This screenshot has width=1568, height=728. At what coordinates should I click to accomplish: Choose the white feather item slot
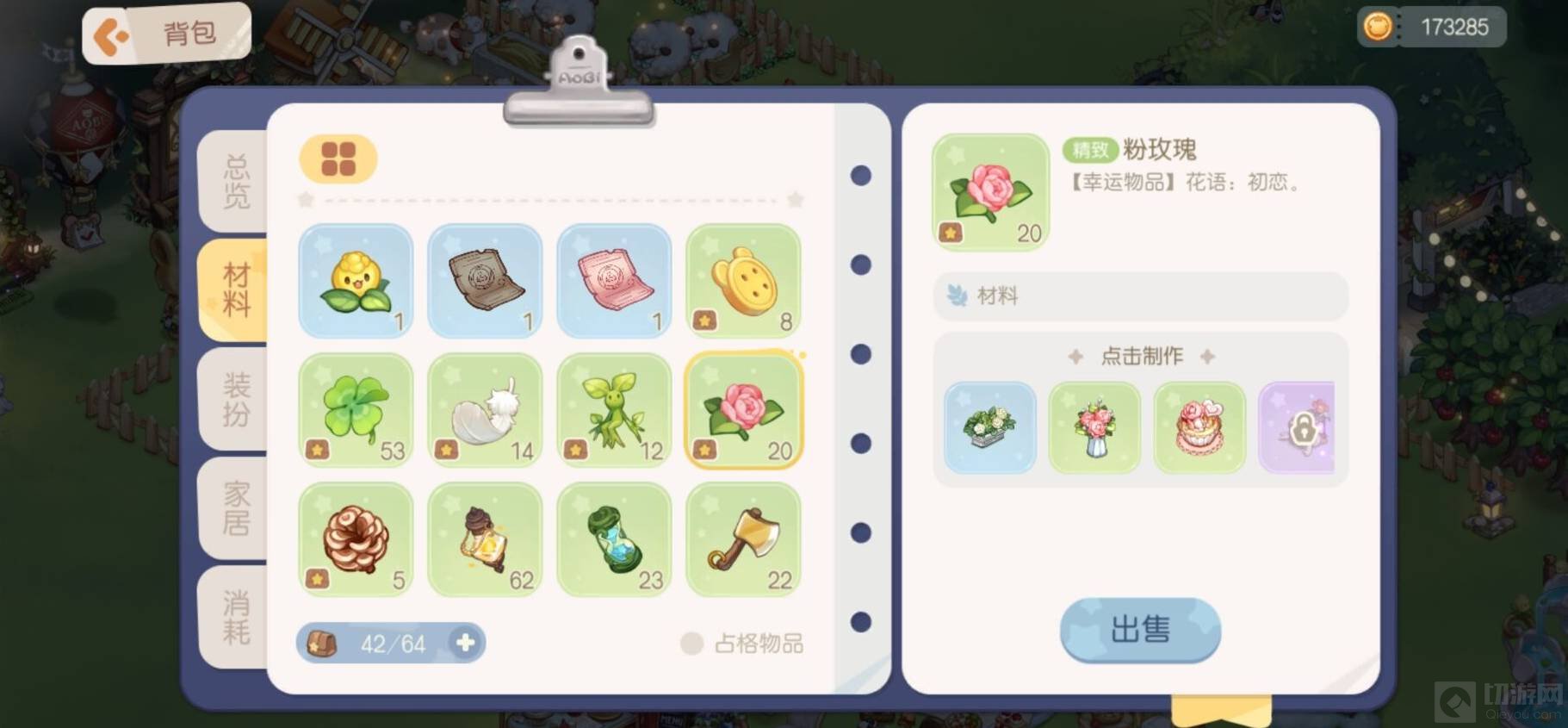pyautogui.click(x=485, y=410)
